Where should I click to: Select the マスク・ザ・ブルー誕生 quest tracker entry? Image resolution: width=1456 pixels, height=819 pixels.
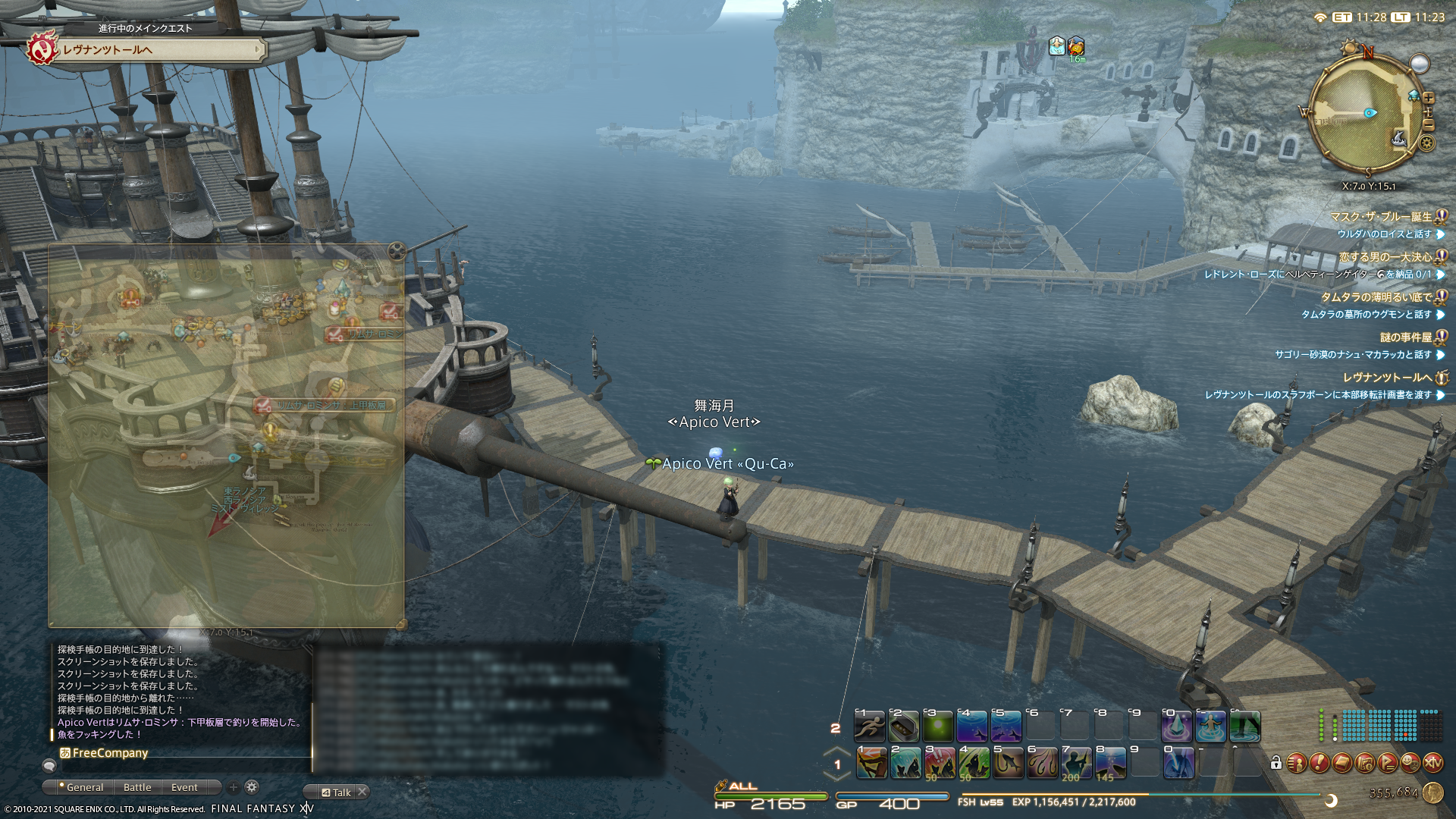point(1380,217)
